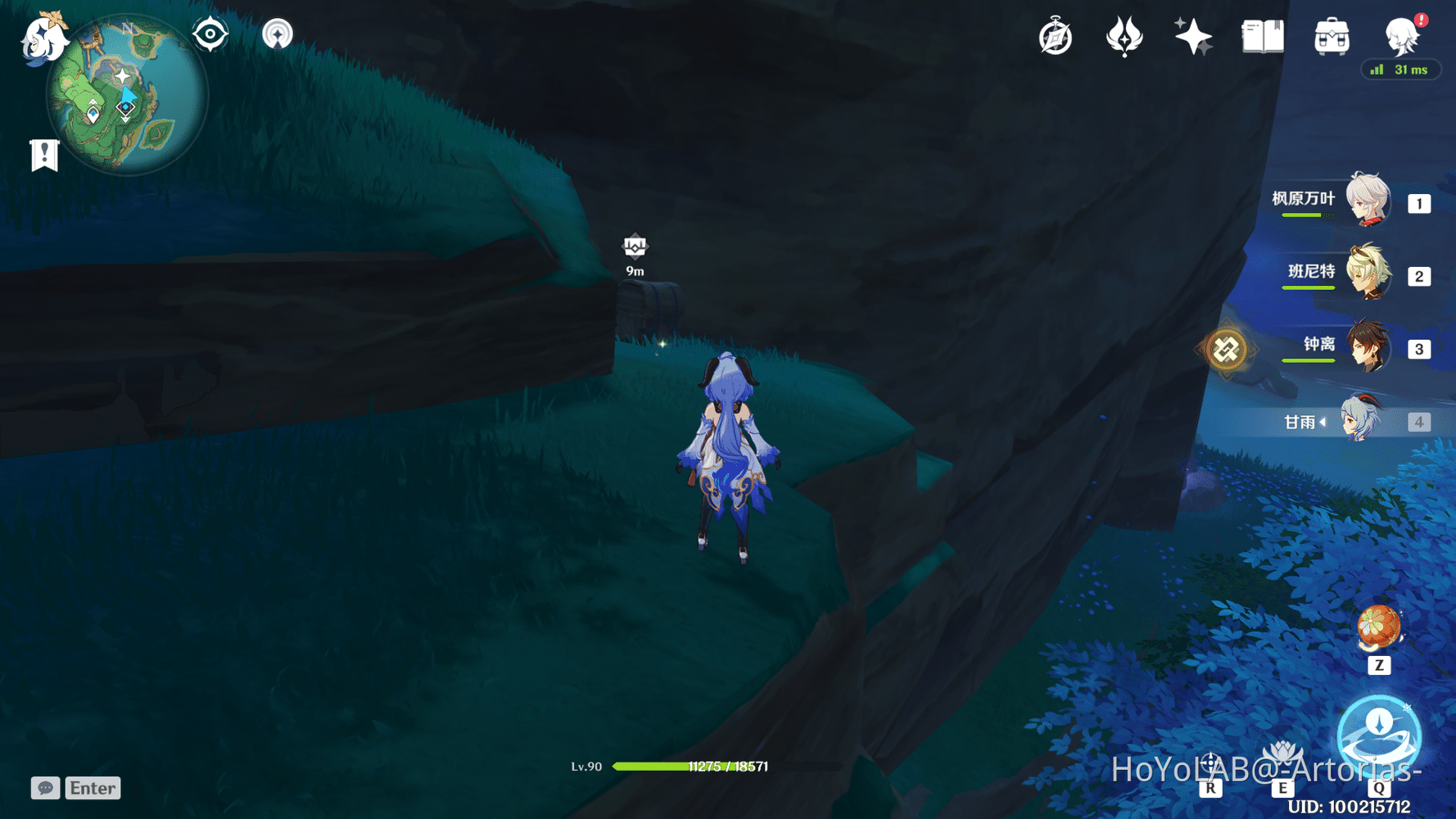Viewport: 1456px width, 819px height.
Task: Click the broadcast signal icon beside the minimap
Action: (x=278, y=33)
